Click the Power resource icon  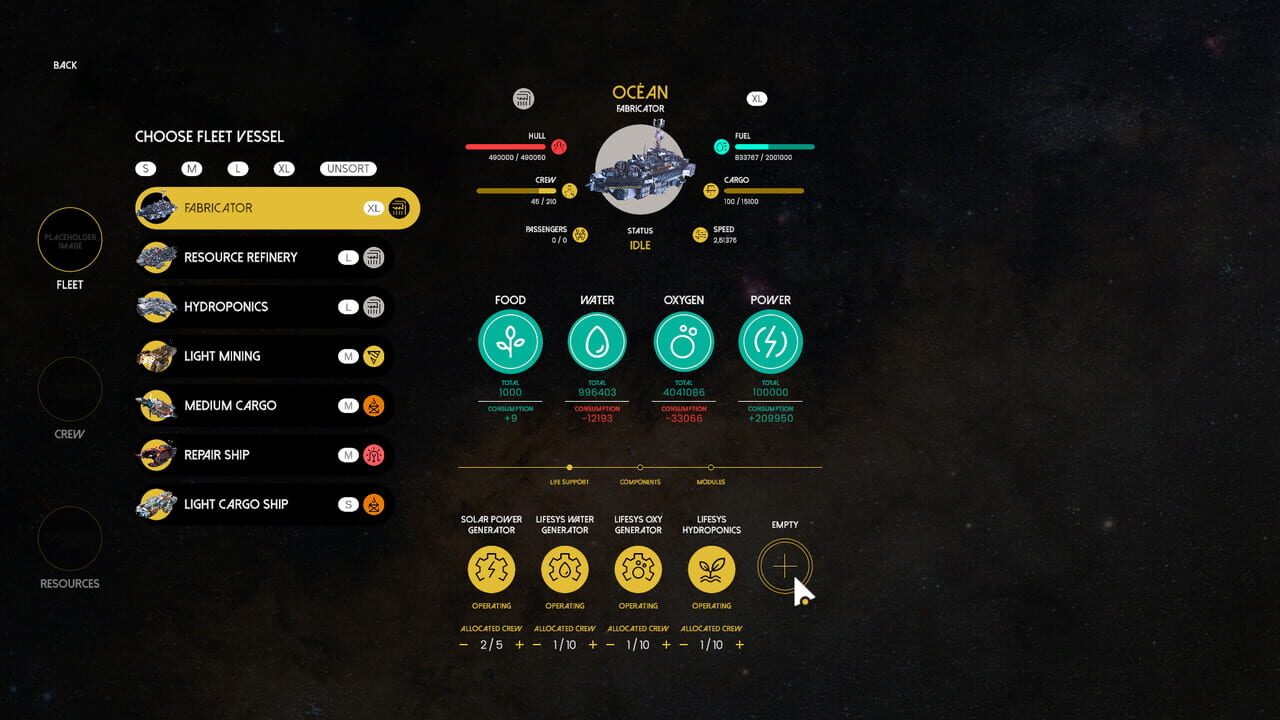click(770, 340)
